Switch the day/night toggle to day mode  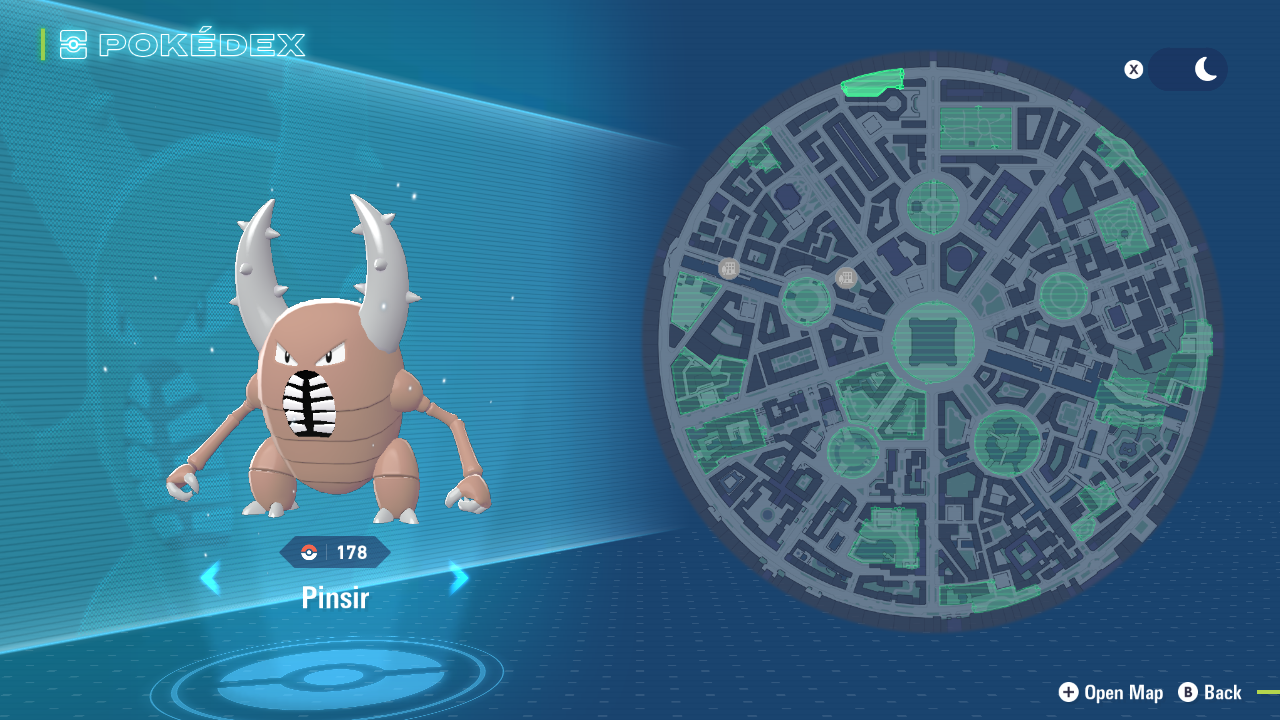click(1170, 69)
